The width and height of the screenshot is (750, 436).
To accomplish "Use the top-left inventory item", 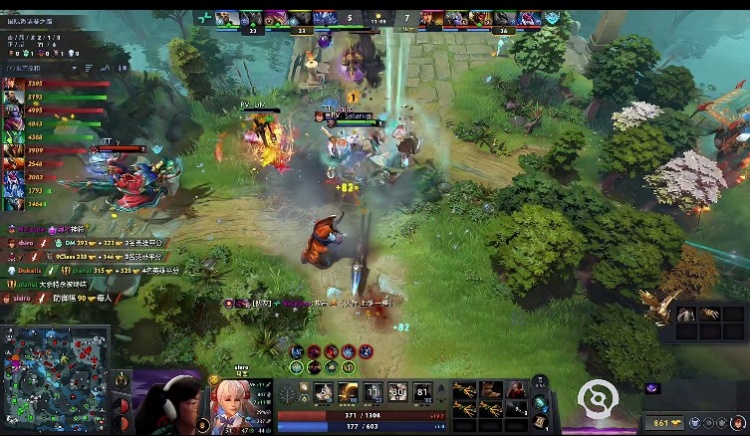I will pos(464,389).
